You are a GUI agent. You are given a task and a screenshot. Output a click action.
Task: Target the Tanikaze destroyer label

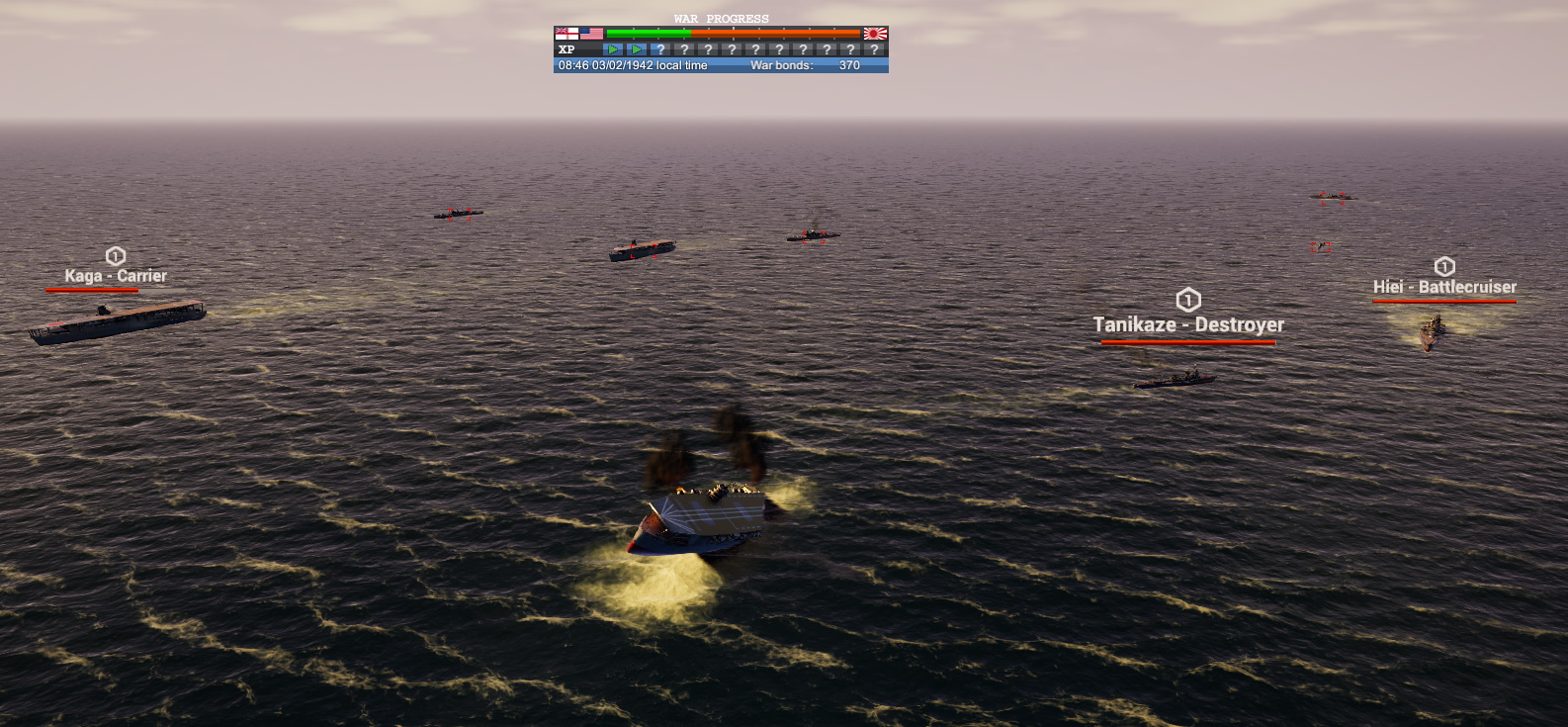point(1188,324)
